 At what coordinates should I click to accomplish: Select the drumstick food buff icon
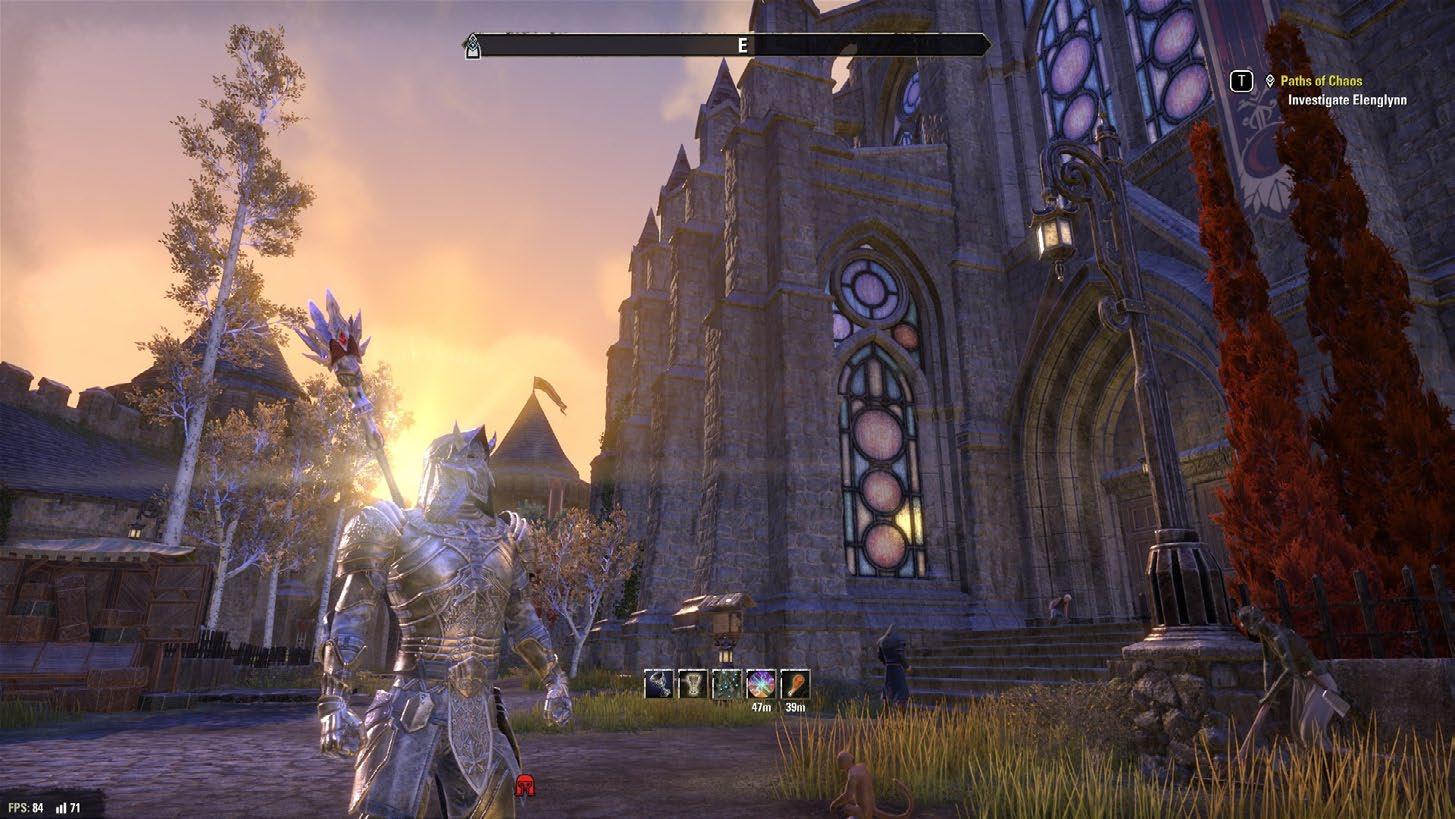click(795, 684)
